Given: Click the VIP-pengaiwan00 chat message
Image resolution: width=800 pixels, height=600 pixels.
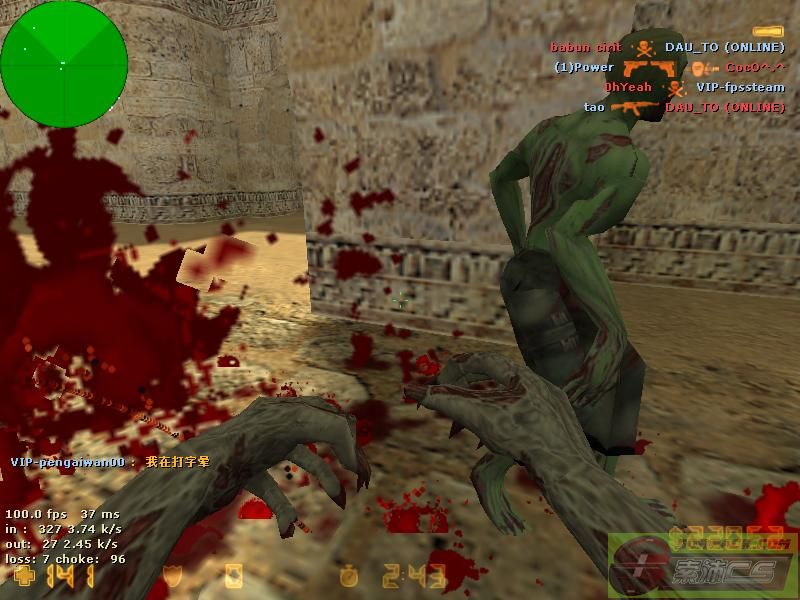Looking at the screenshot, I should click(x=110, y=462).
